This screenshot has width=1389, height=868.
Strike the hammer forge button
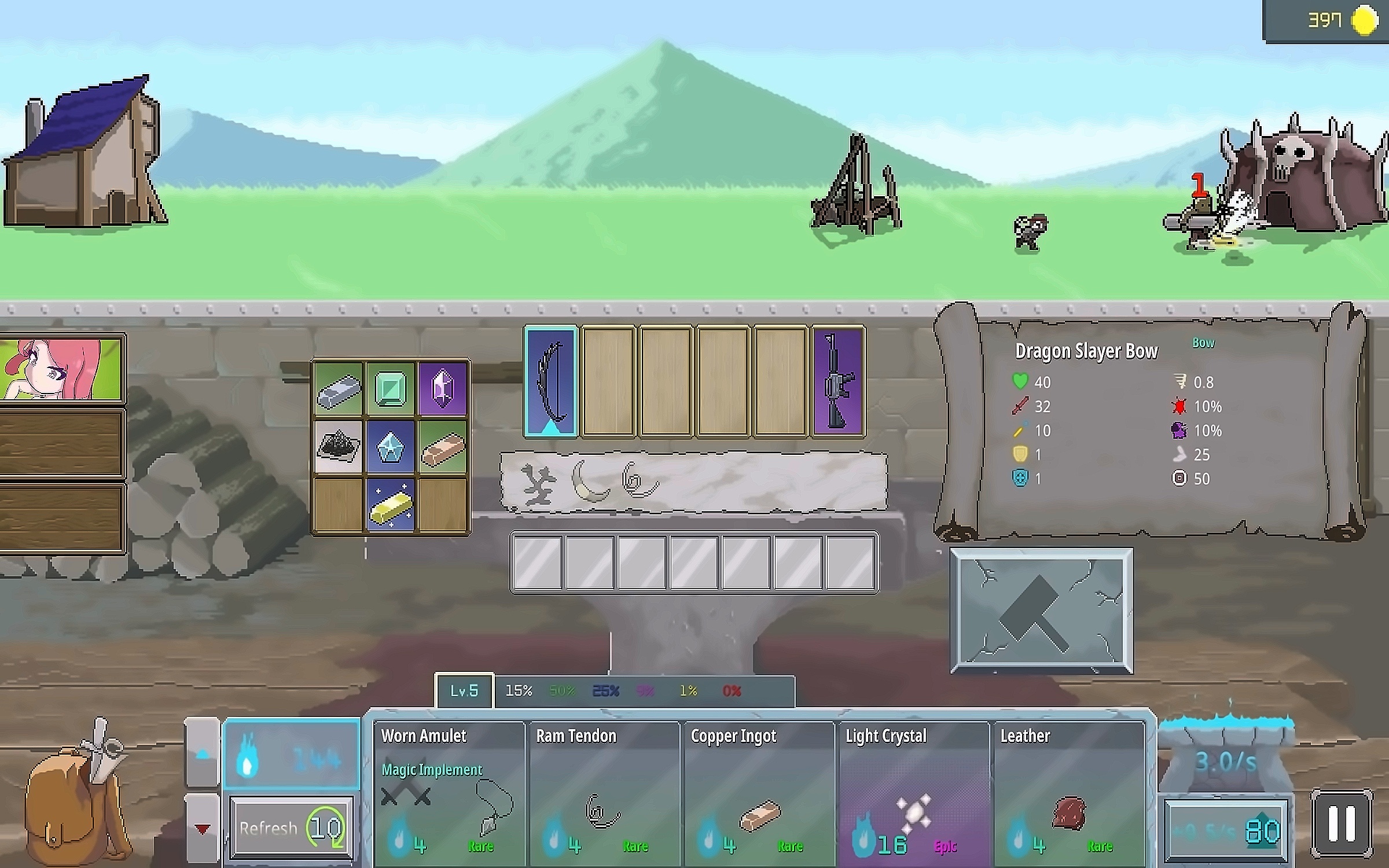[1041, 611]
